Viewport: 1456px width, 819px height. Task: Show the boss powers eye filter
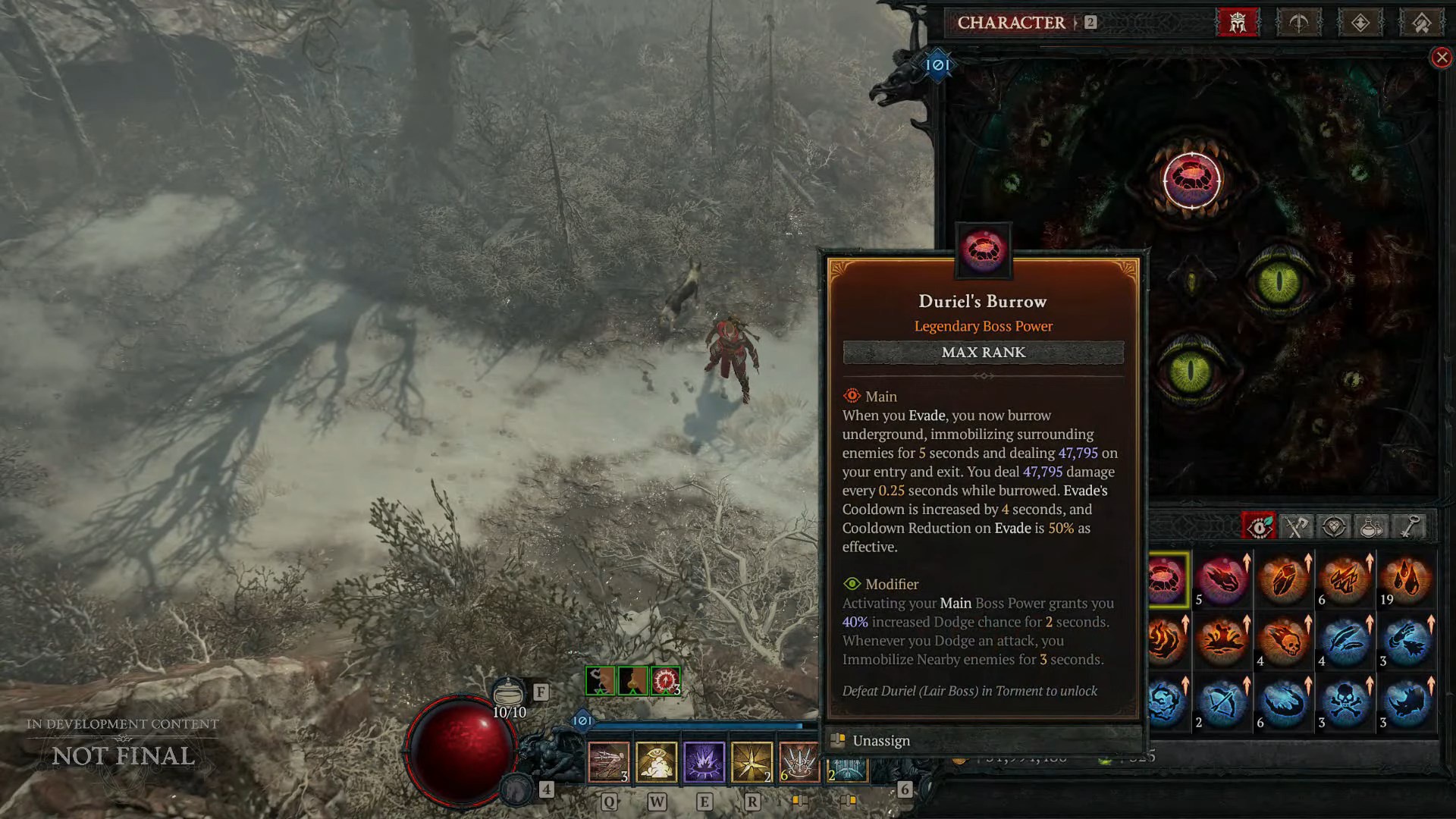point(1259,526)
